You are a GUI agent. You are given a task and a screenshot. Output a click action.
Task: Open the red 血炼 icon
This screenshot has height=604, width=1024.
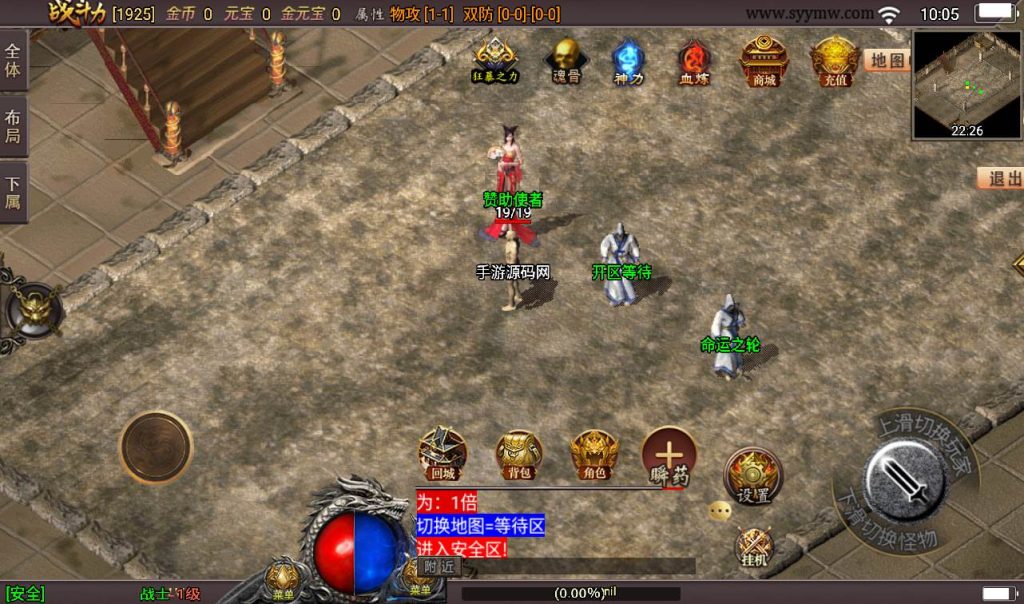693,61
